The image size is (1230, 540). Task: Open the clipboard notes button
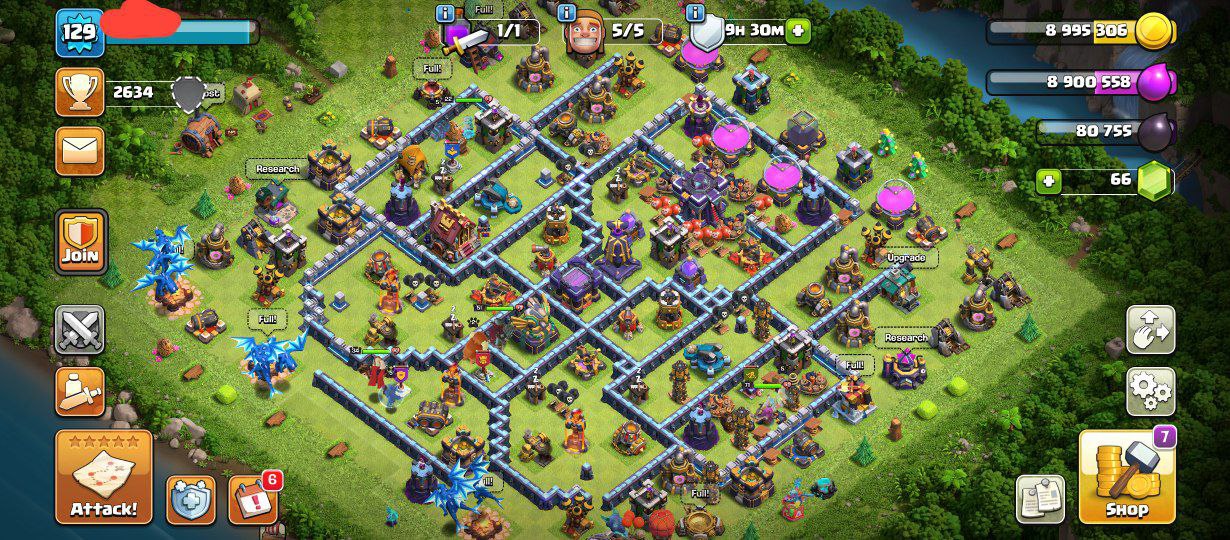[1041, 499]
